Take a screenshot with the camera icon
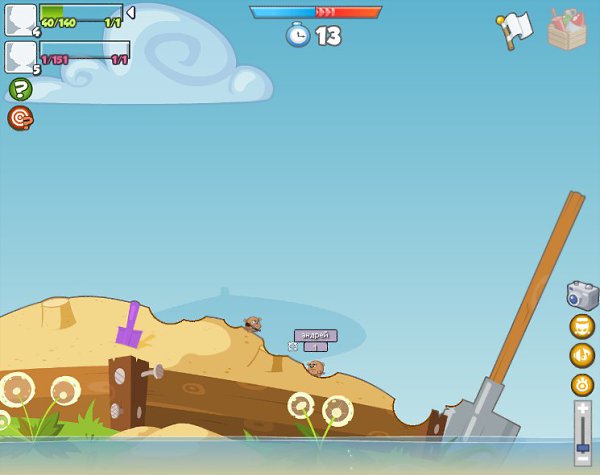This screenshot has height=475, width=600. [x=582, y=295]
